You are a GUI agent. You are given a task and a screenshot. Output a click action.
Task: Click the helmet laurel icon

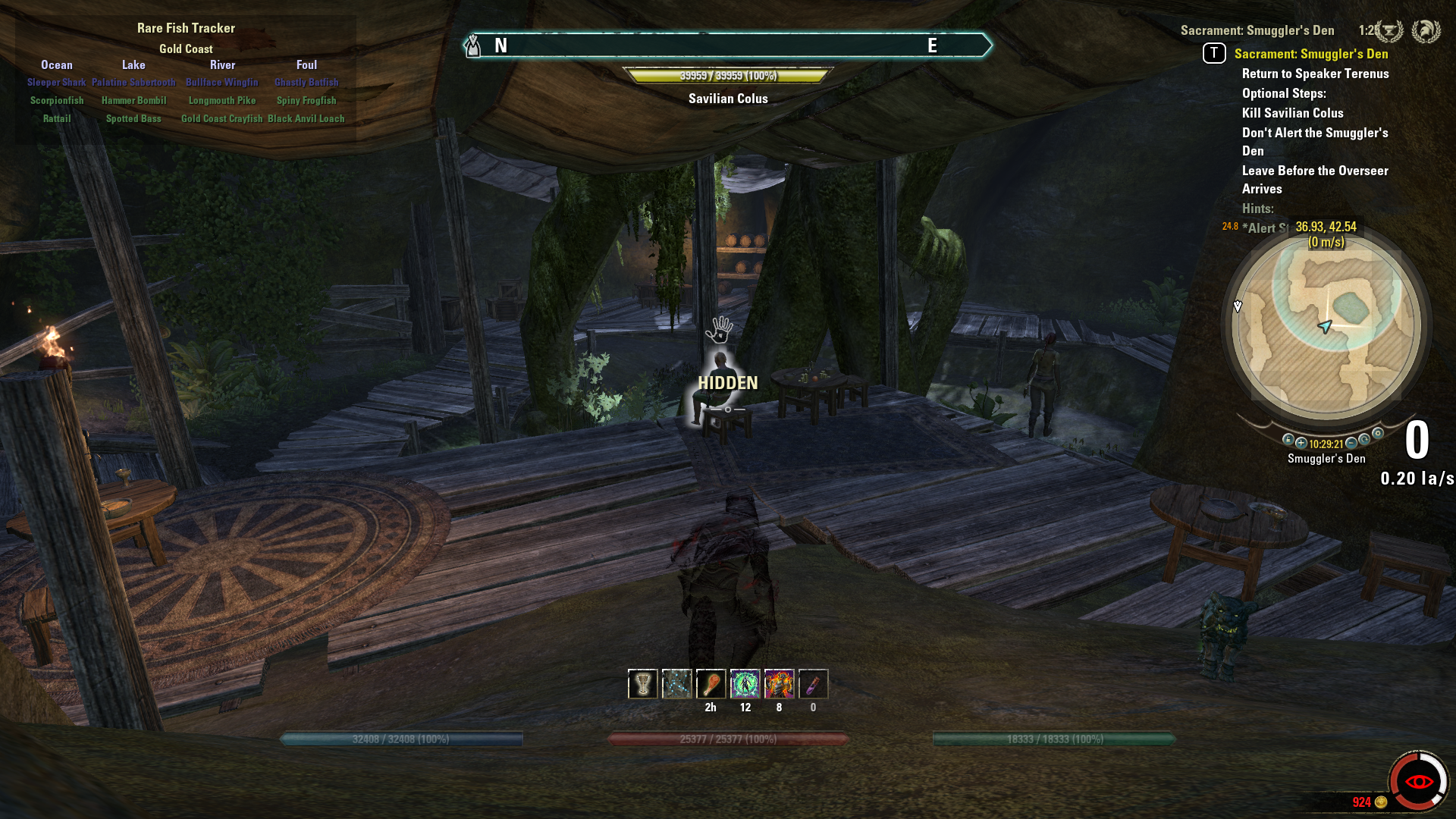pos(1426,31)
